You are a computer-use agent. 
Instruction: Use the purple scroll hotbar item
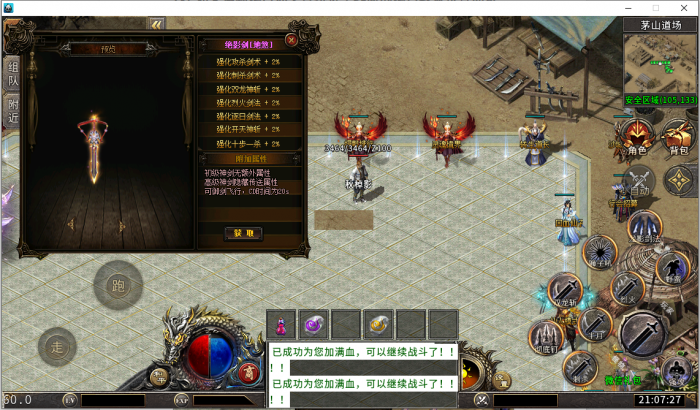point(314,324)
